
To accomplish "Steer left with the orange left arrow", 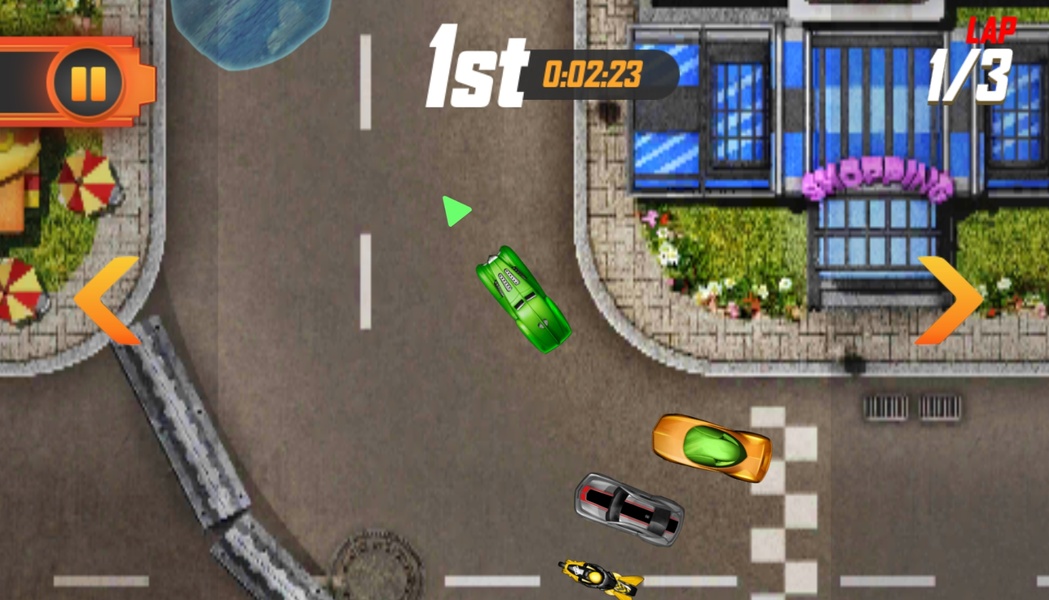I will click(x=108, y=301).
